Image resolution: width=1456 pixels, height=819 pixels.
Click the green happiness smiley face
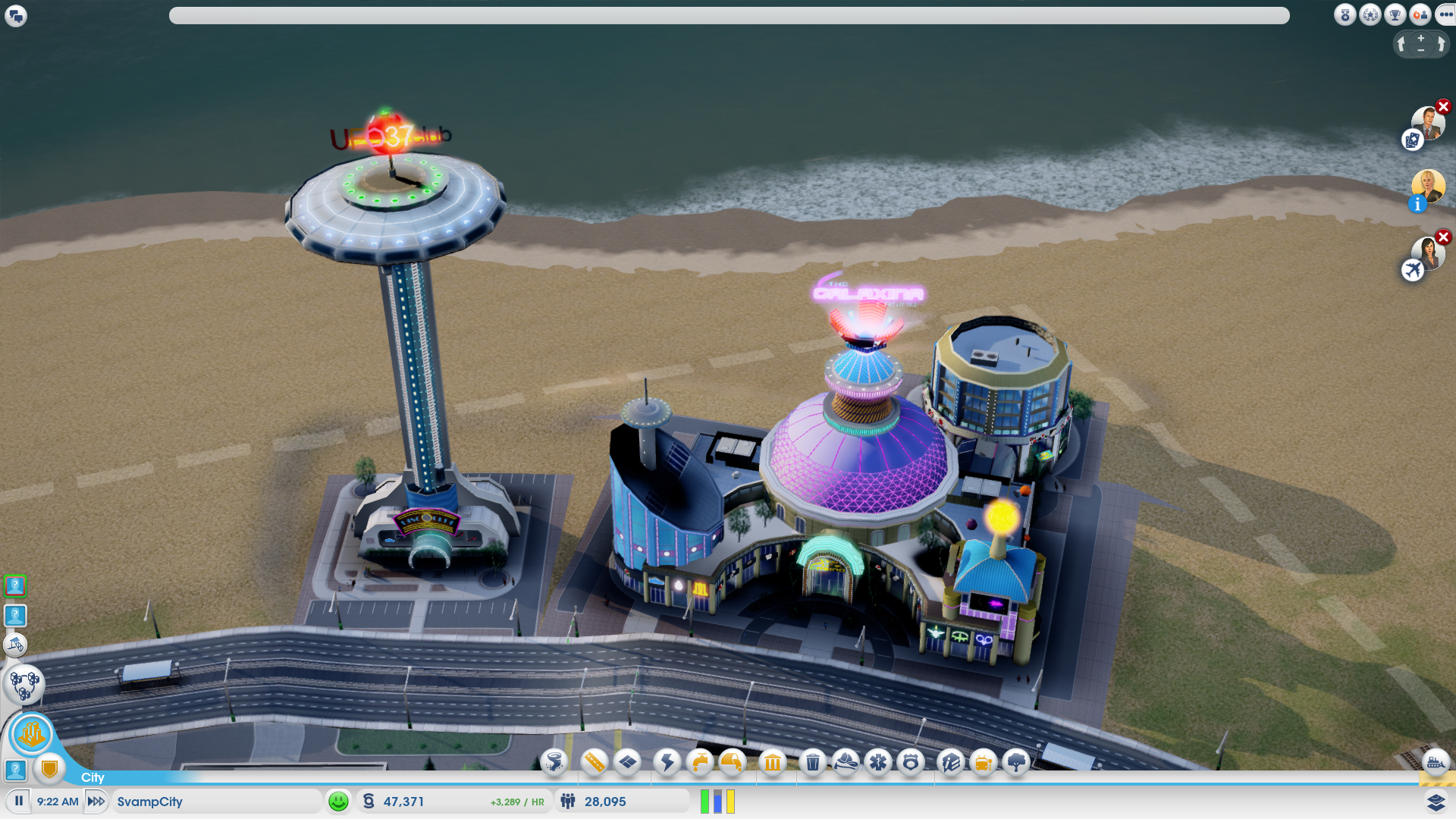click(338, 801)
